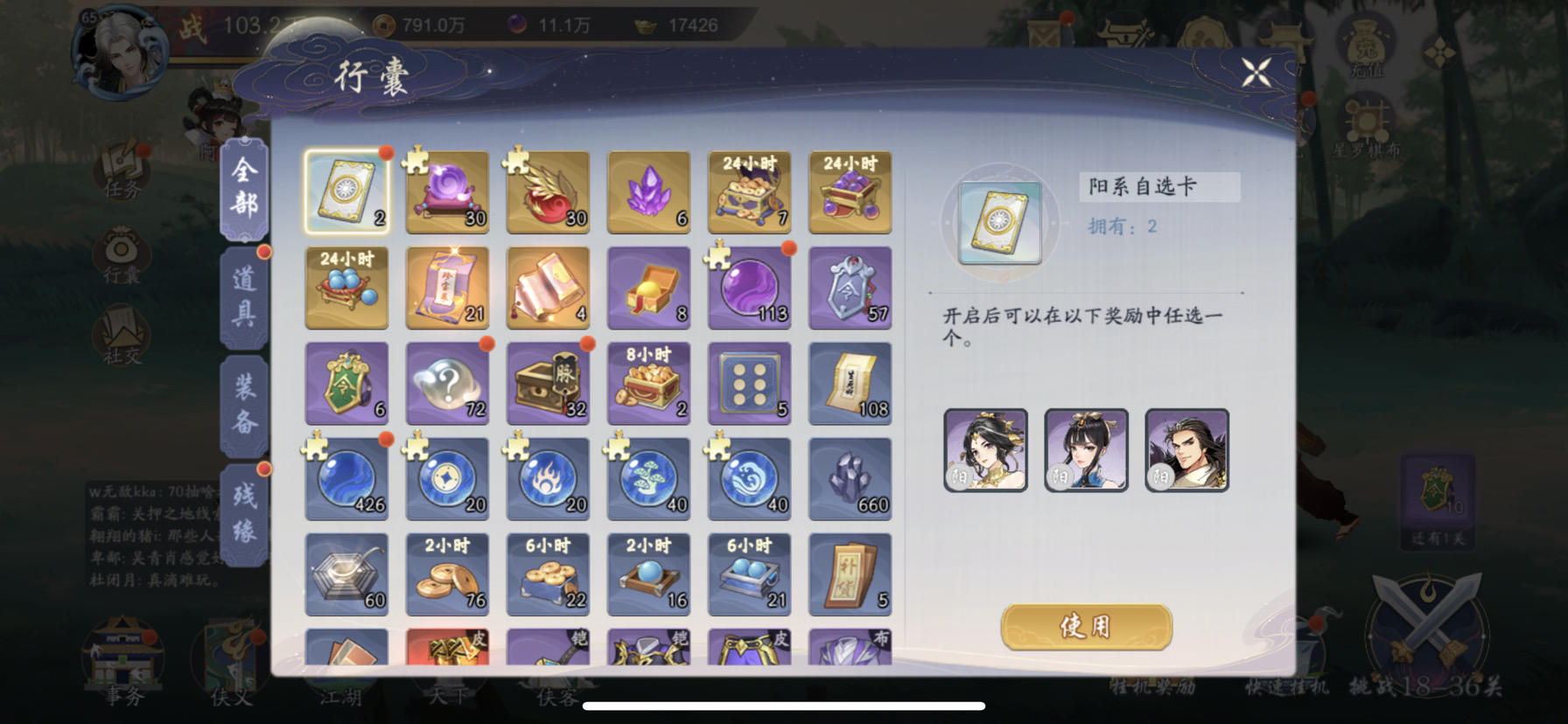Select the middle 阳 character reward portrait

(x=1086, y=451)
